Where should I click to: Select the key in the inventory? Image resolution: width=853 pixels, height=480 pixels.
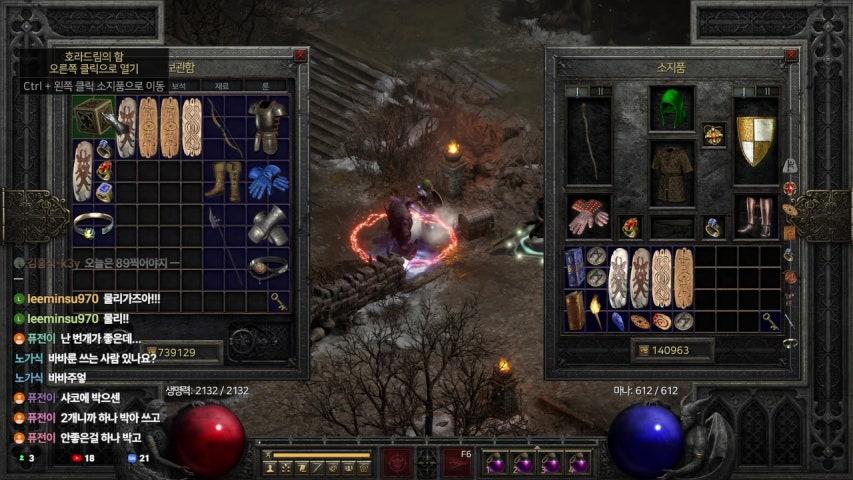769,321
